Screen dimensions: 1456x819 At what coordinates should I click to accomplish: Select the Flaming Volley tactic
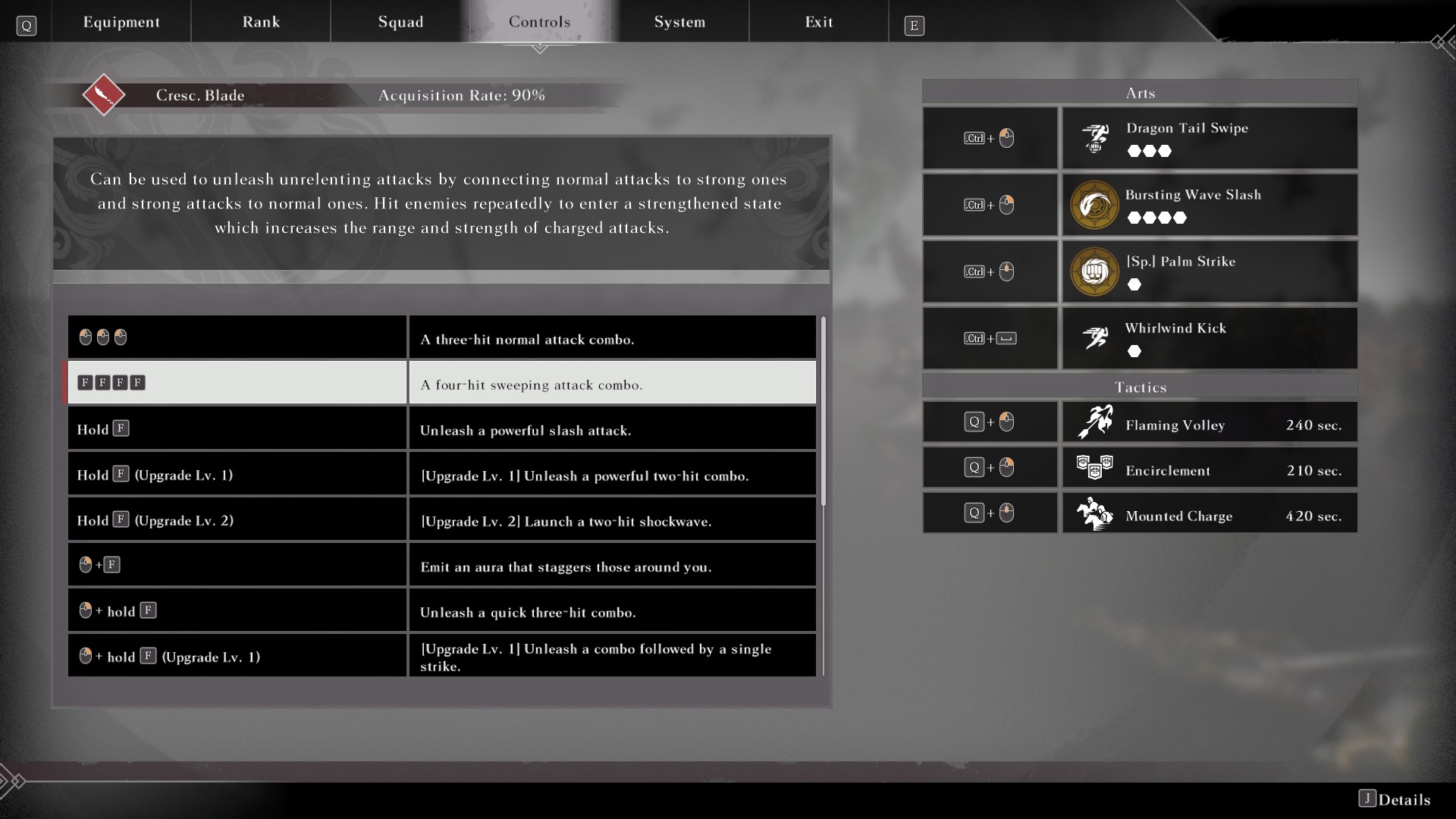click(1209, 422)
